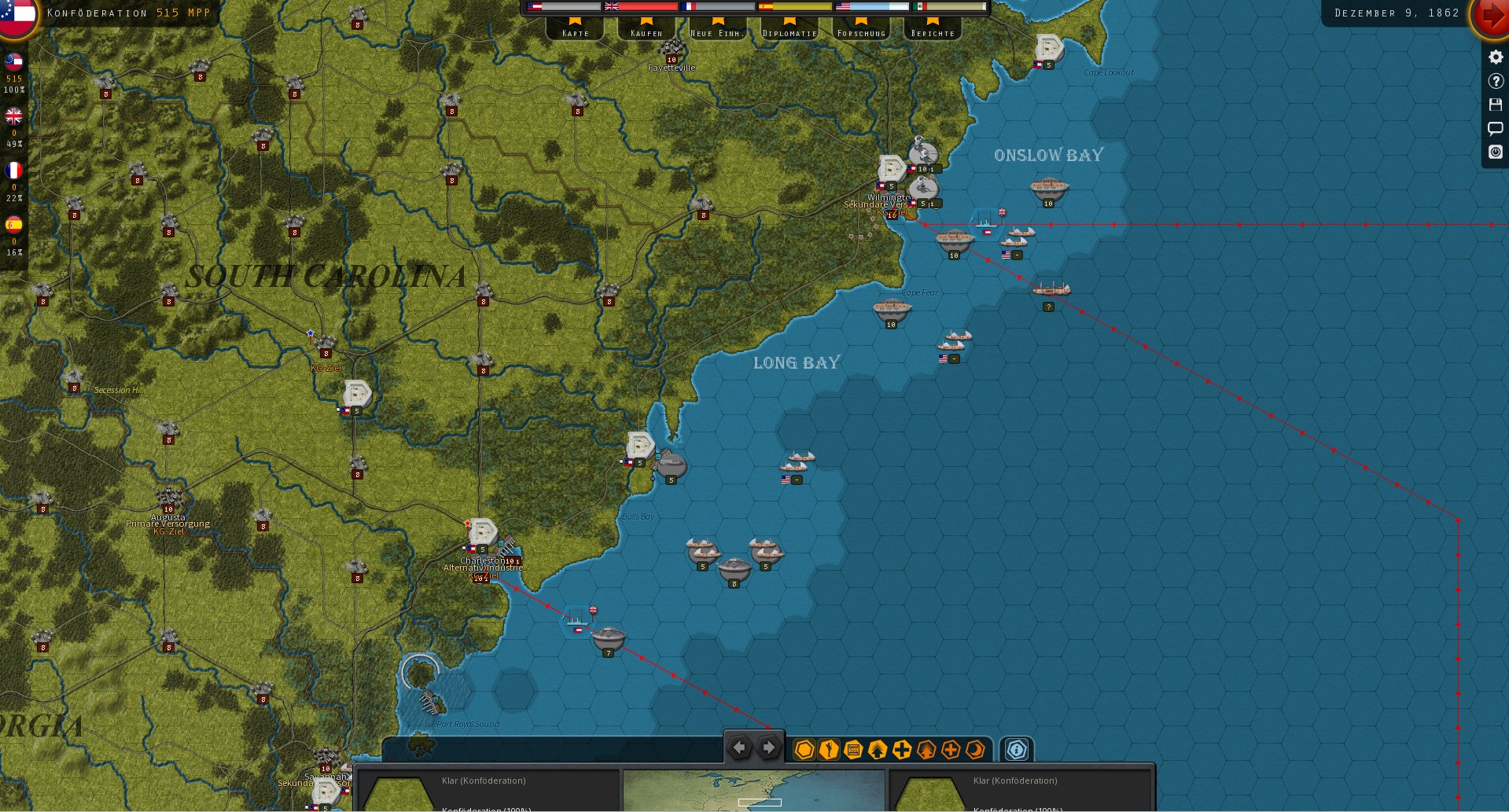This screenshot has height=812, width=1509.
Task: Open help with the question mark icon
Action: (1496, 81)
